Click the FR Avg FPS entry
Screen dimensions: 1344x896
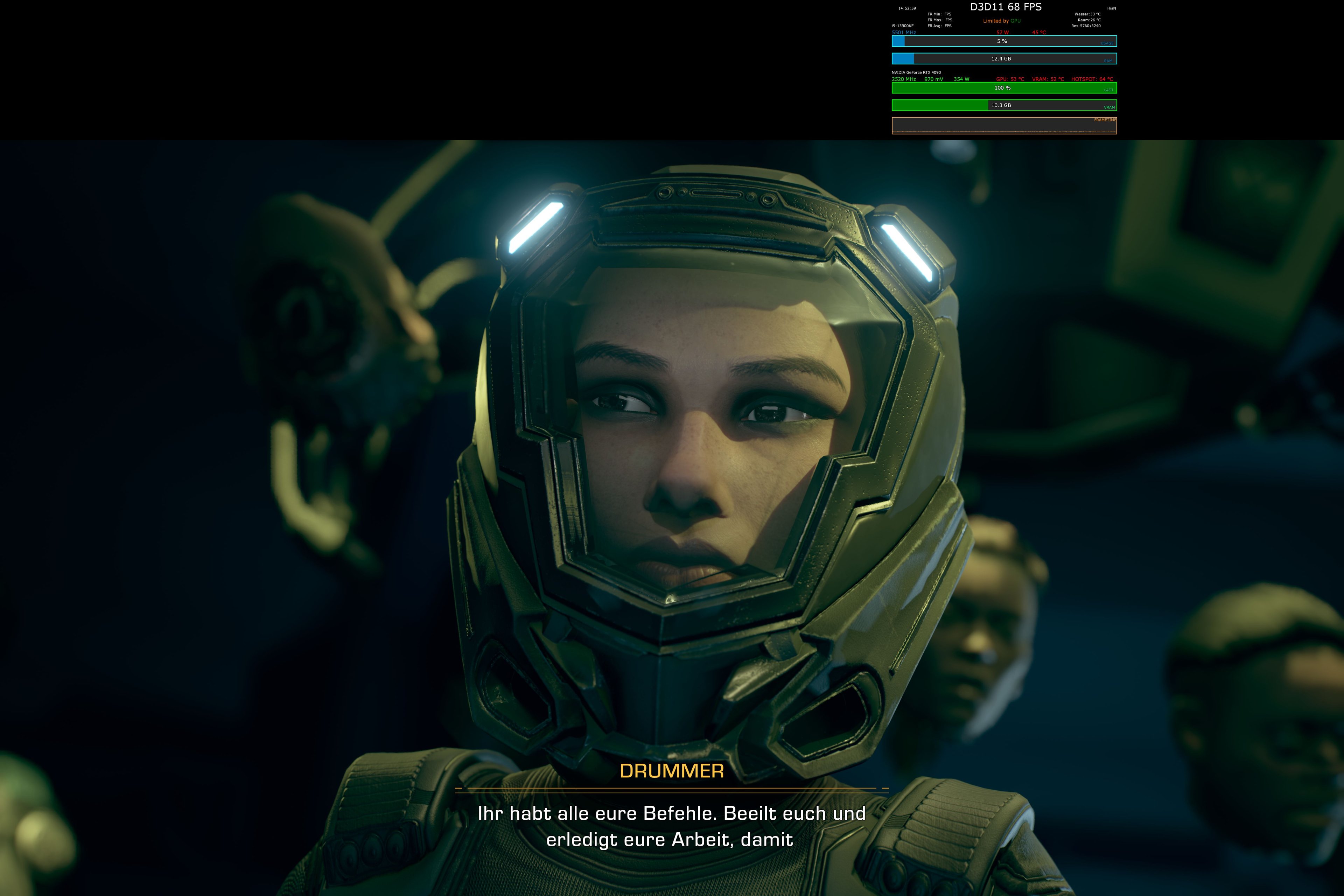pos(939,26)
